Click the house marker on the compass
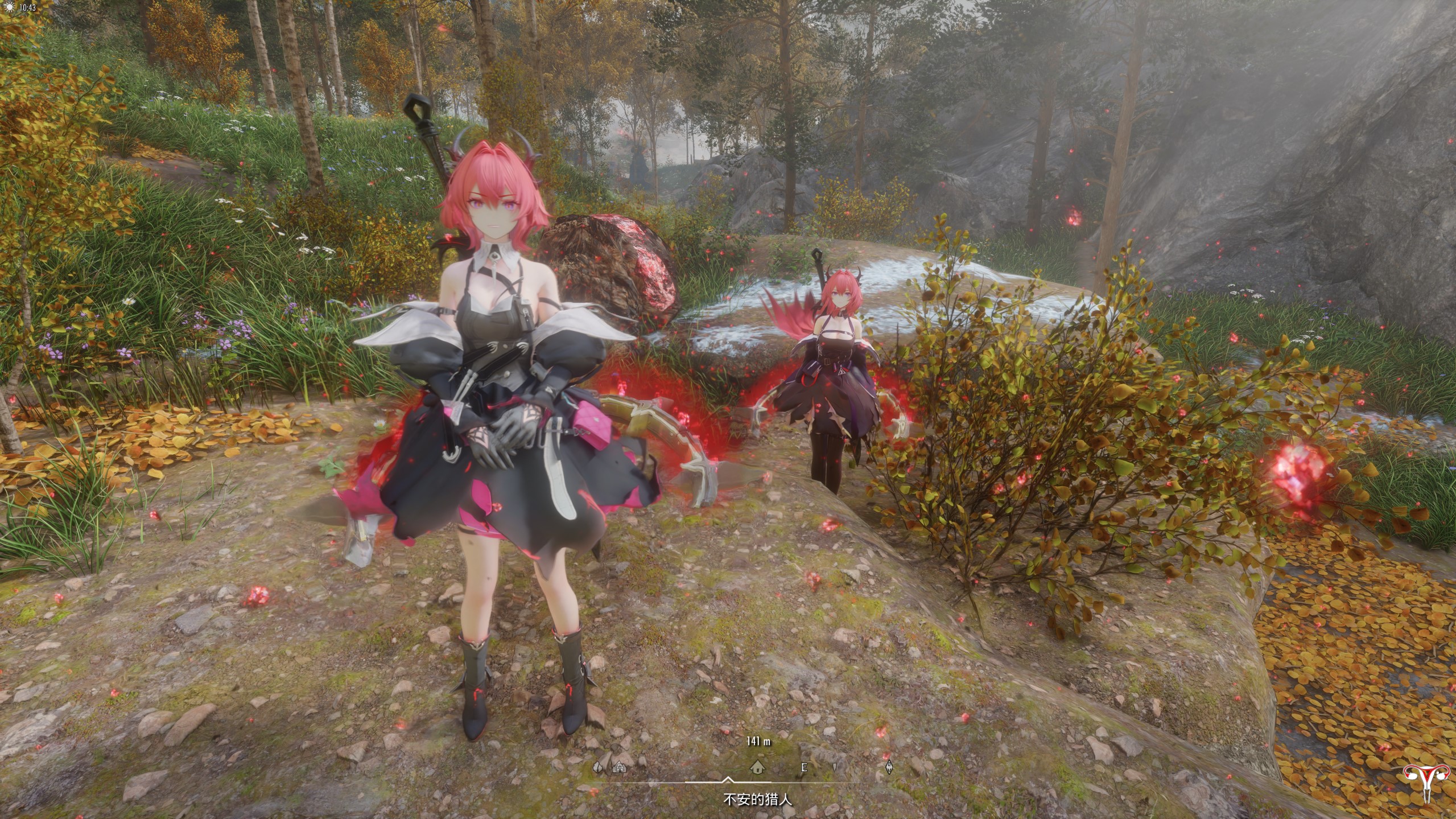Viewport: 1456px width, 819px height. pyautogui.click(x=757, y=768)
